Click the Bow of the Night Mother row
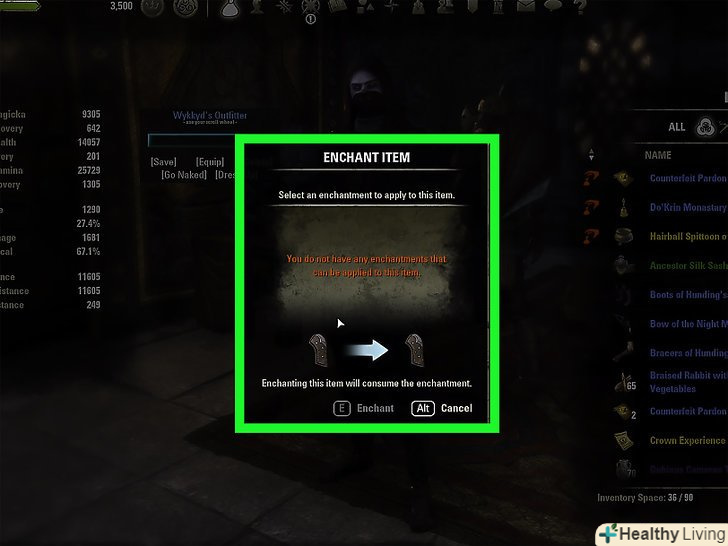The height and width of the screenshot is (546, 728). [x=686, y=324]
